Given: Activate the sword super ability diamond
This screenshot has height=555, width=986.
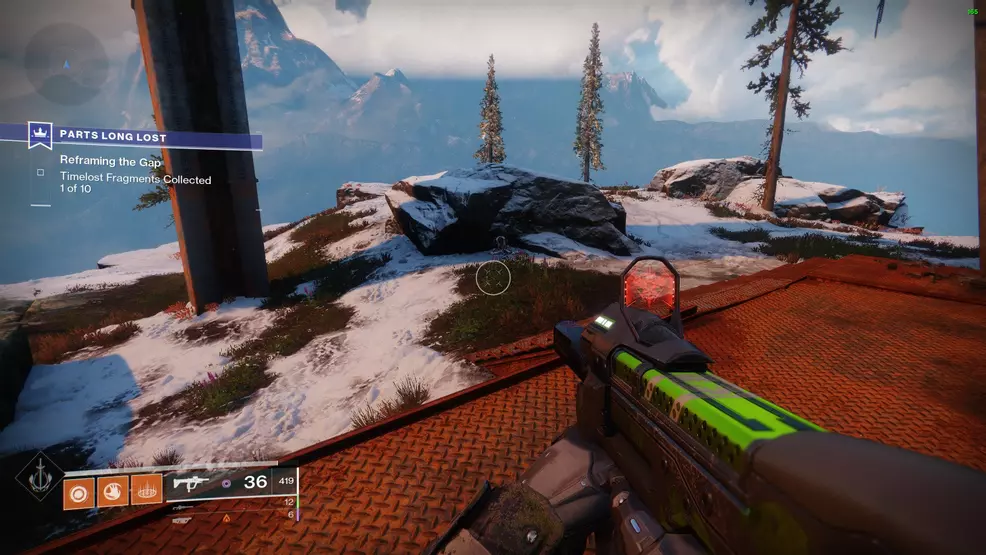Looking at the screenshot, I should coord(39,478).
